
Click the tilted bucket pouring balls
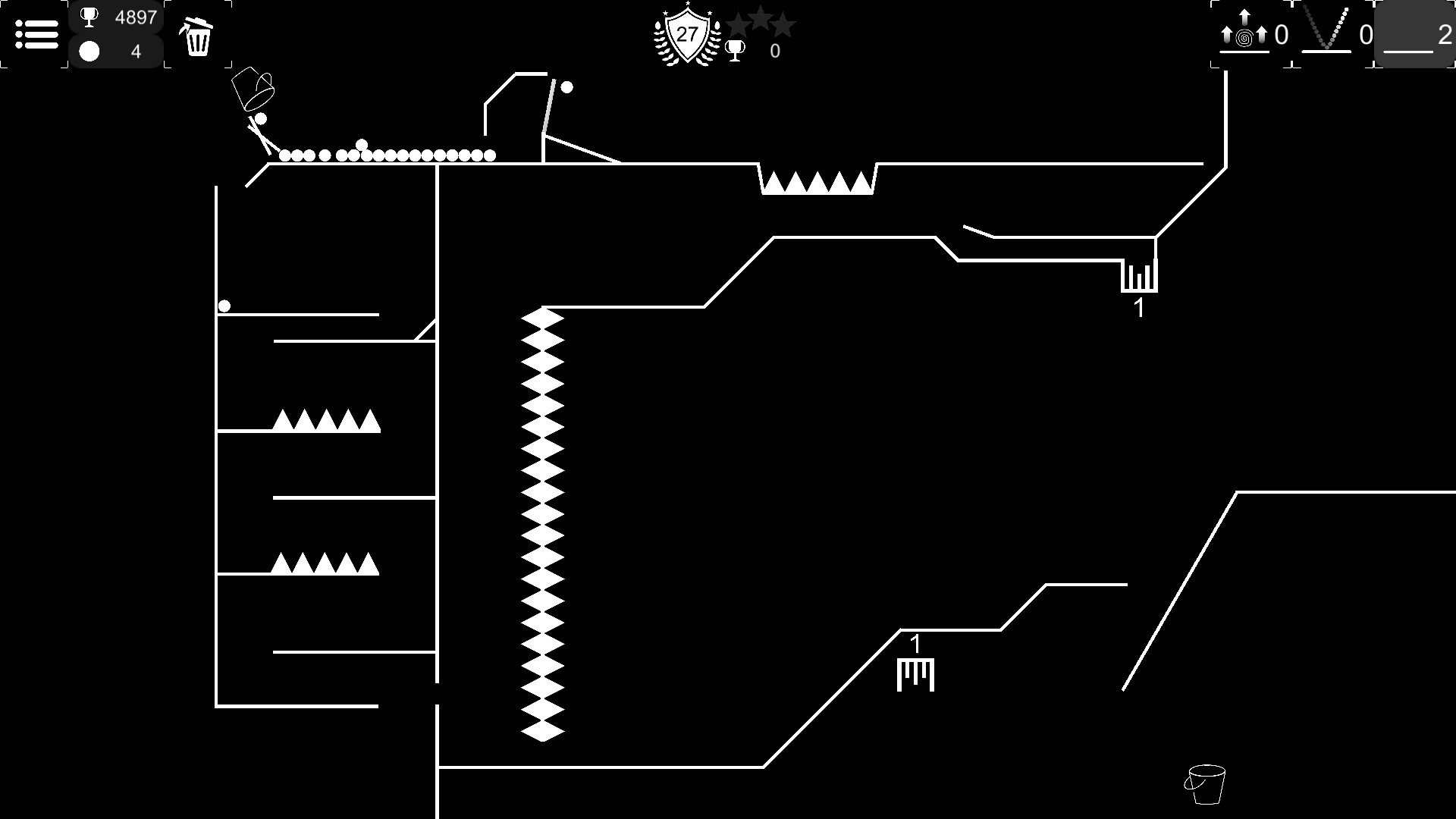(x=253, y=87)
